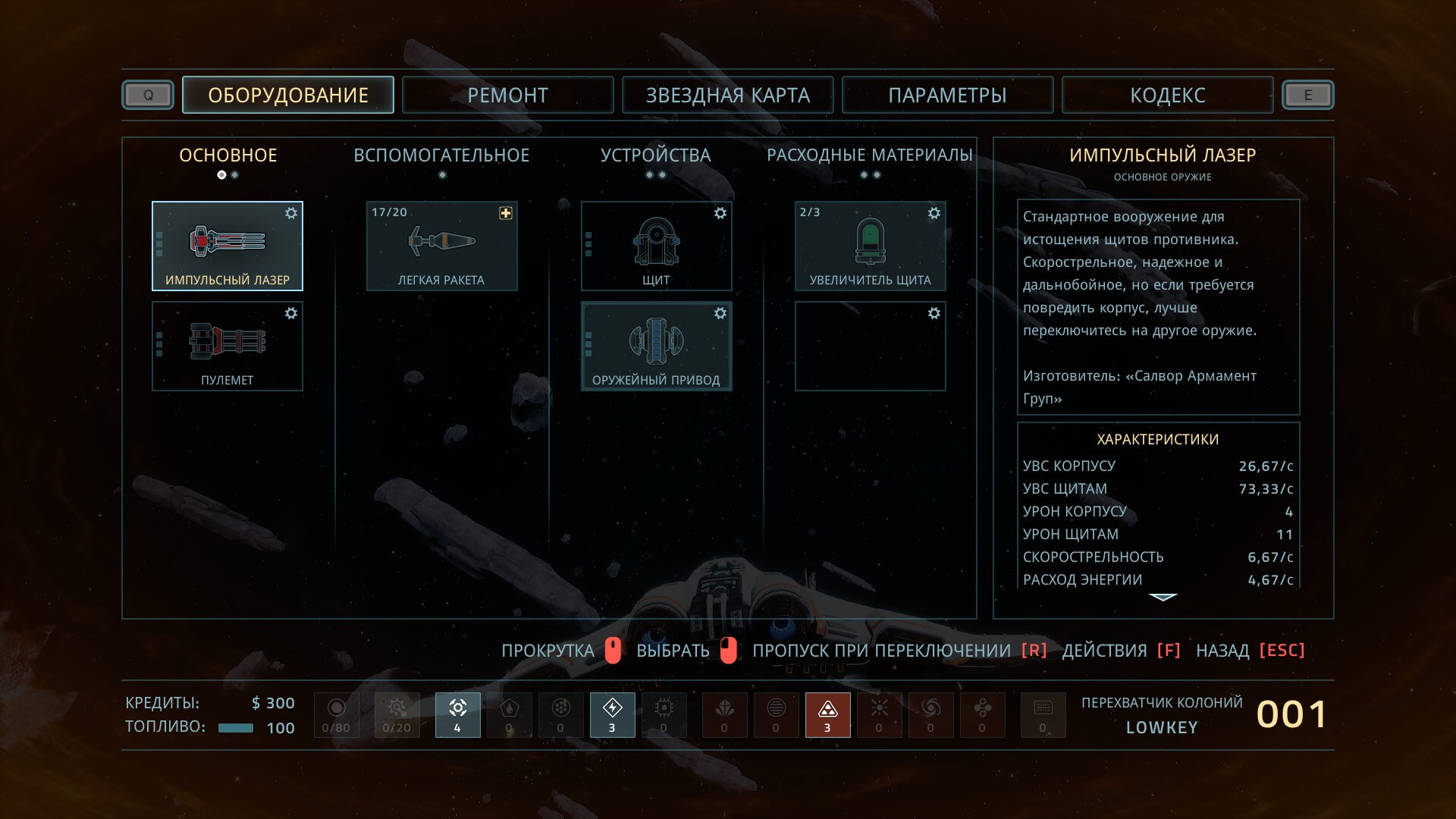The image size is (1456, 819).
Task: Select the ОБОРУДОВАНИЕ tab
Action: coord(288,96)
